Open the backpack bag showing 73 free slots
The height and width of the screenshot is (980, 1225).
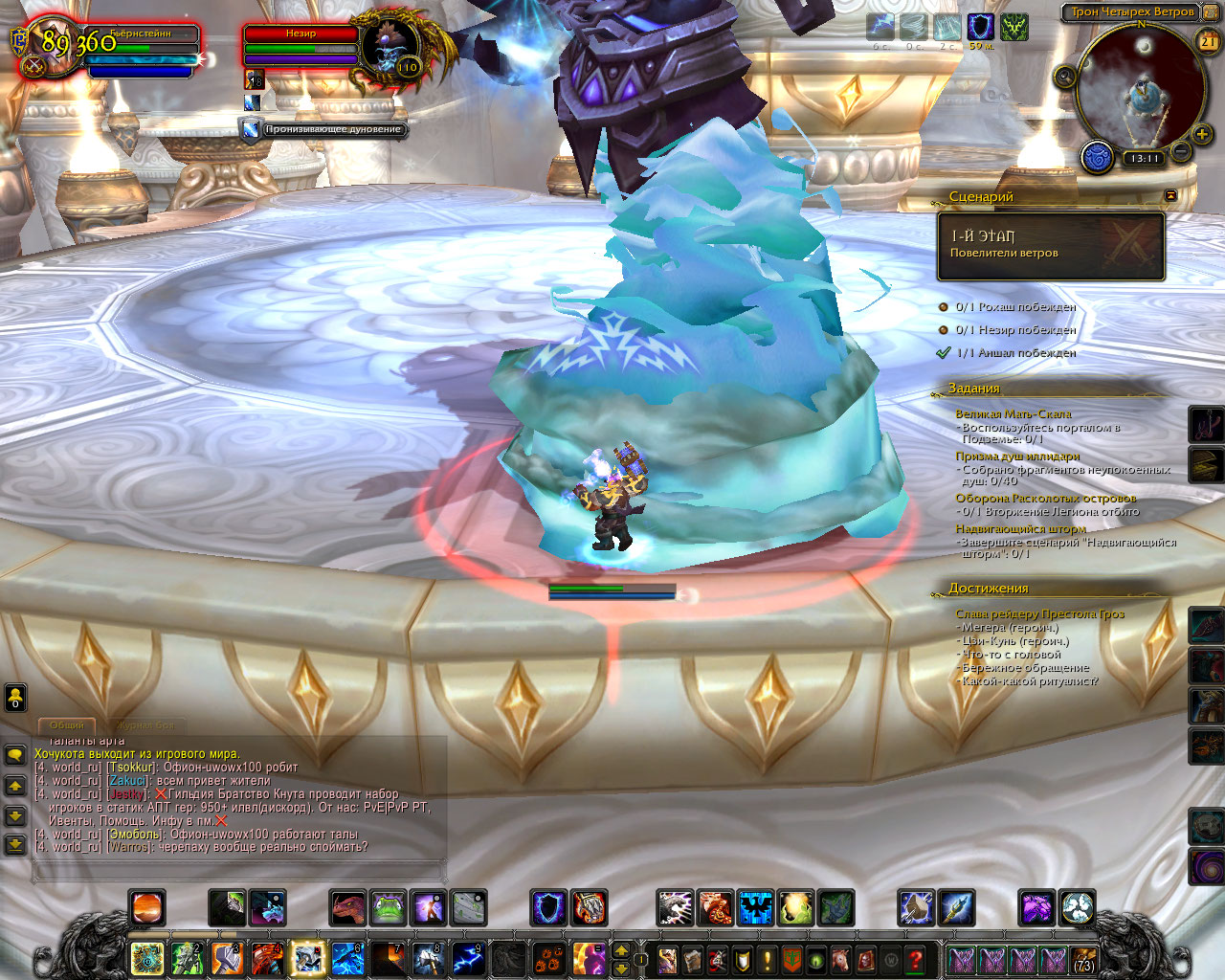(1083, 959)
